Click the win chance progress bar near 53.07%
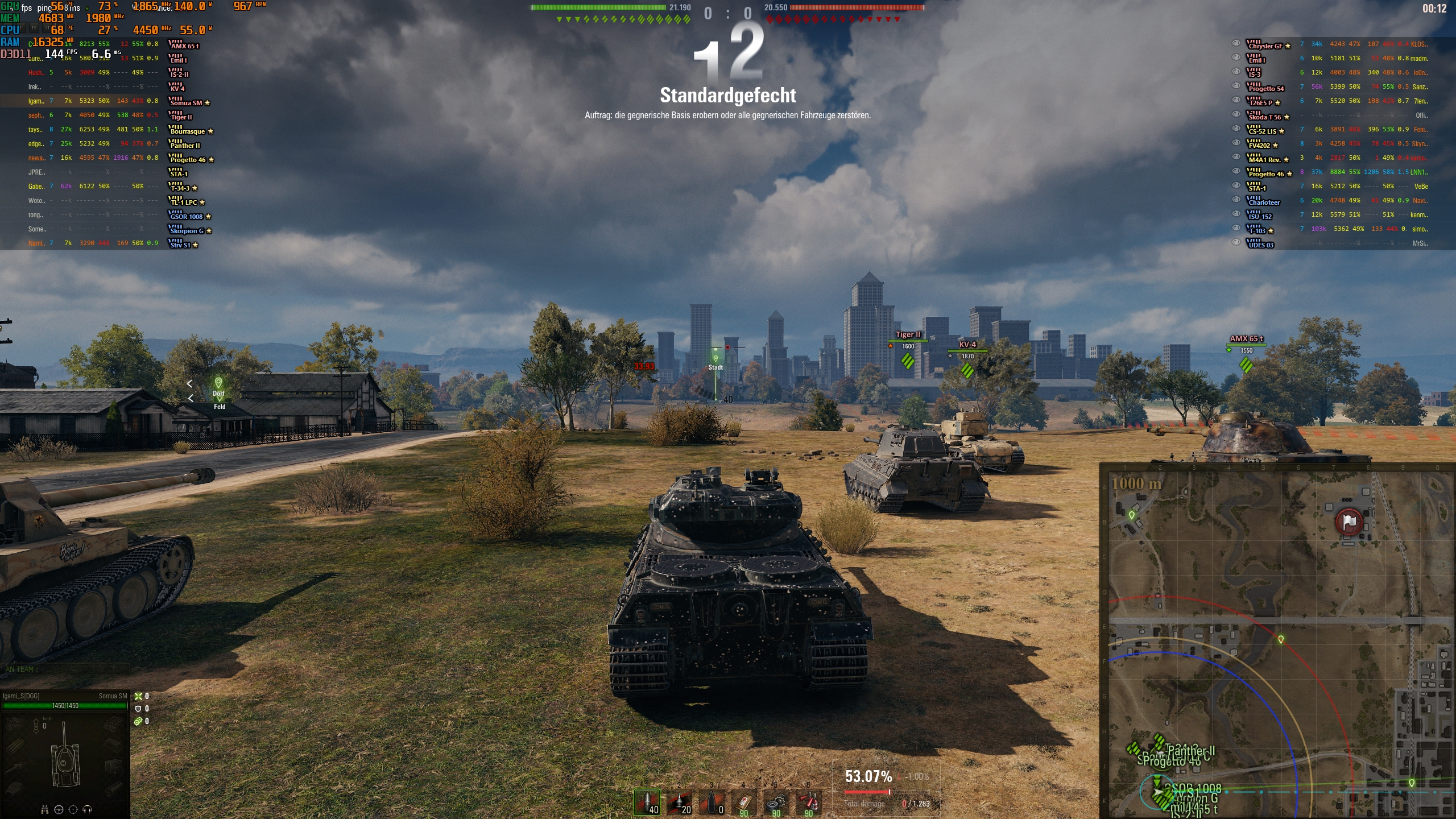 coord(869,792)
